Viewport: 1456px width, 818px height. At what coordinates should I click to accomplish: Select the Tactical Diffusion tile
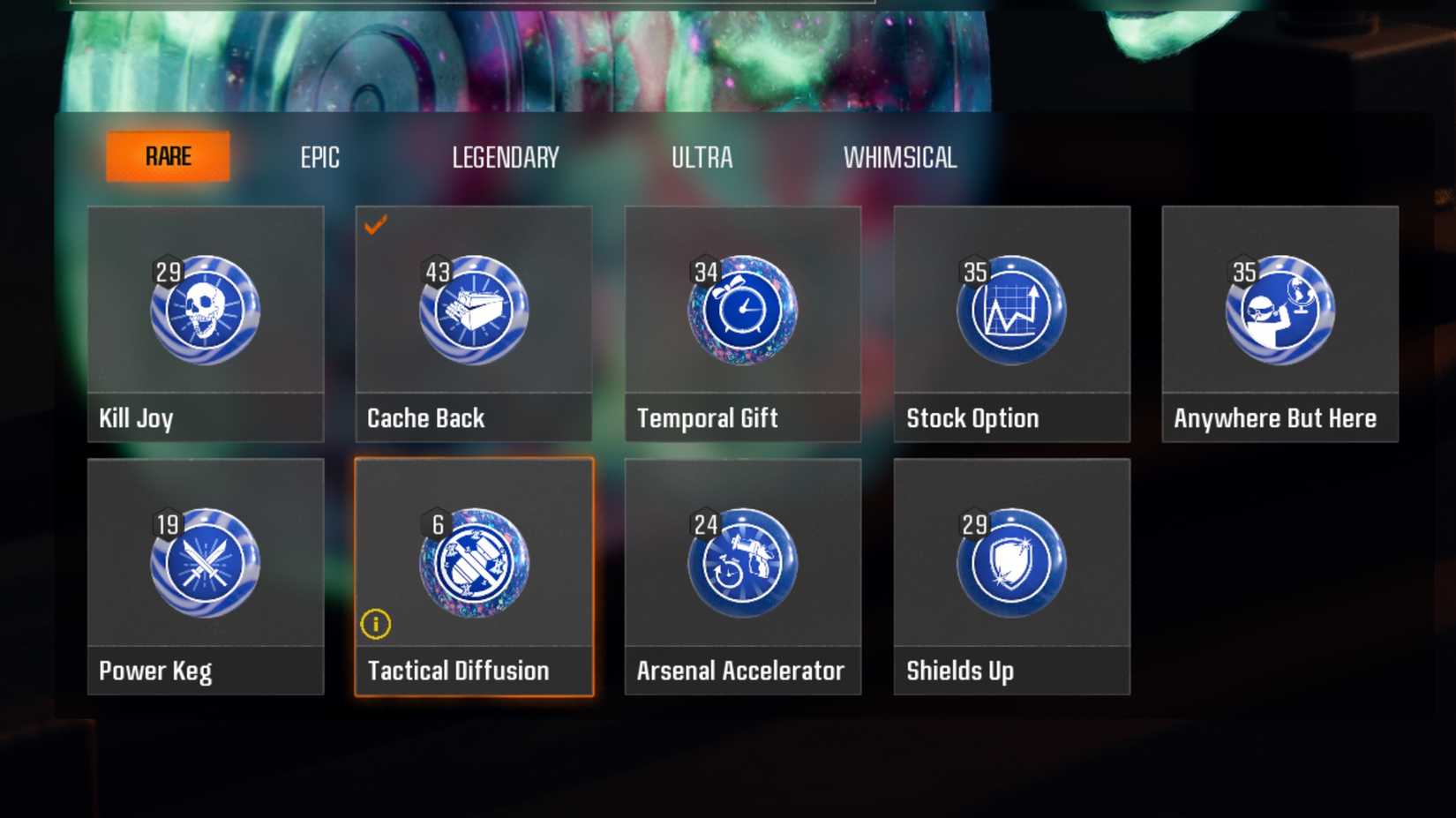[474, 578]
